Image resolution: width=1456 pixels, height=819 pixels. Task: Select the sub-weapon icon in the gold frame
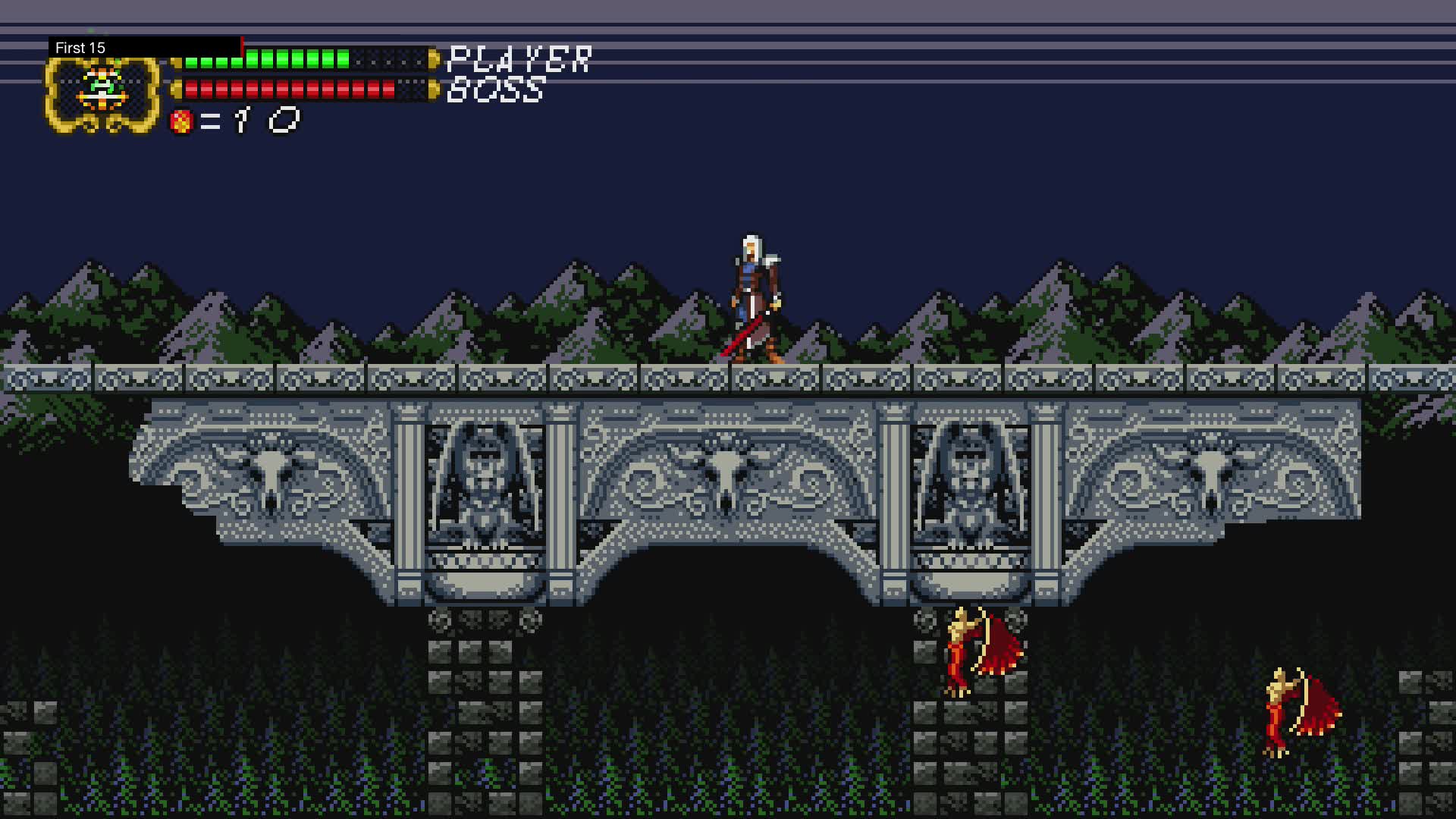coord(102,91)
